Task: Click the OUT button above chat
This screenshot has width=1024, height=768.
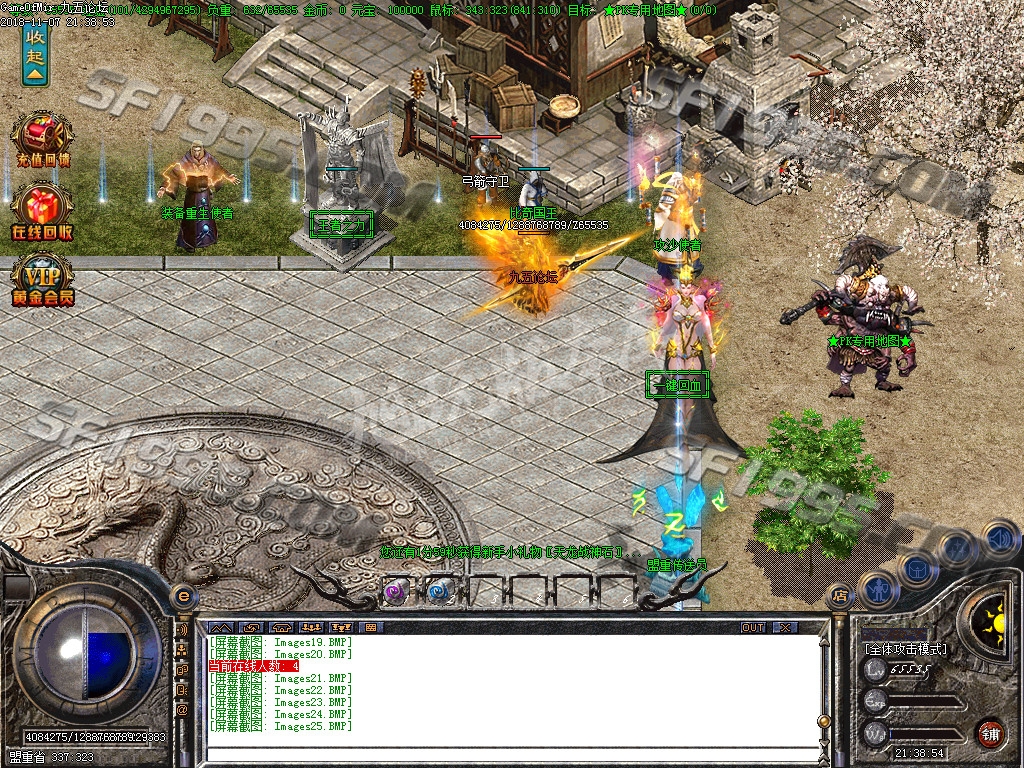Action: tap(753, 627)
